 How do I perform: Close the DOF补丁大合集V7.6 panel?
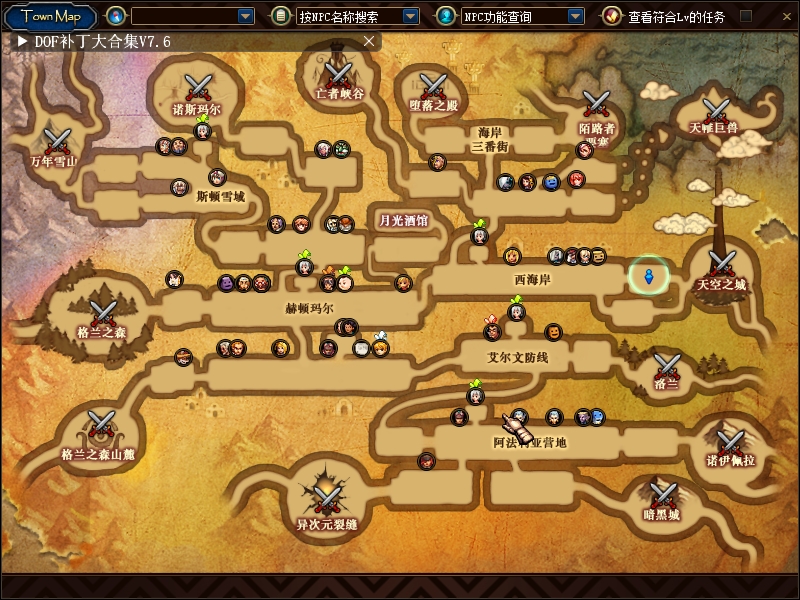(x=369, y=41)
